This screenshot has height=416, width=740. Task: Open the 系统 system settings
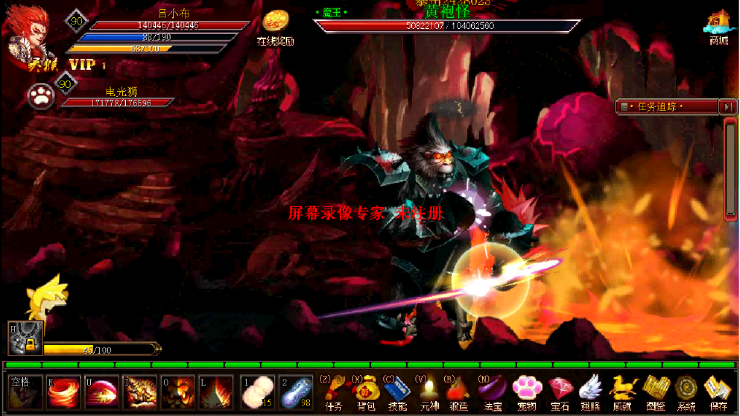(686, 390)
